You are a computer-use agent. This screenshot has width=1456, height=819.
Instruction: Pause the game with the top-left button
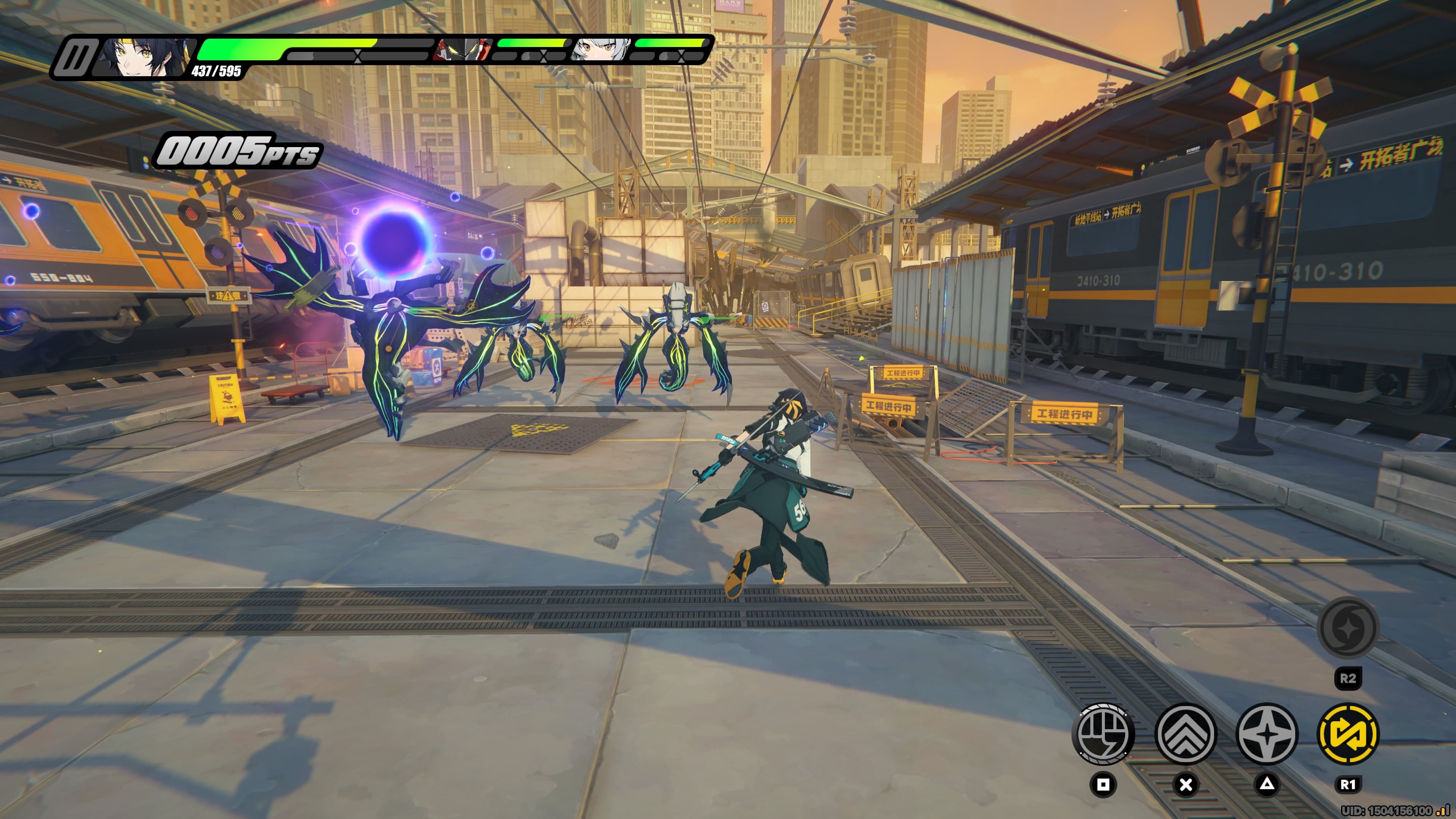(x=75, y=57)
